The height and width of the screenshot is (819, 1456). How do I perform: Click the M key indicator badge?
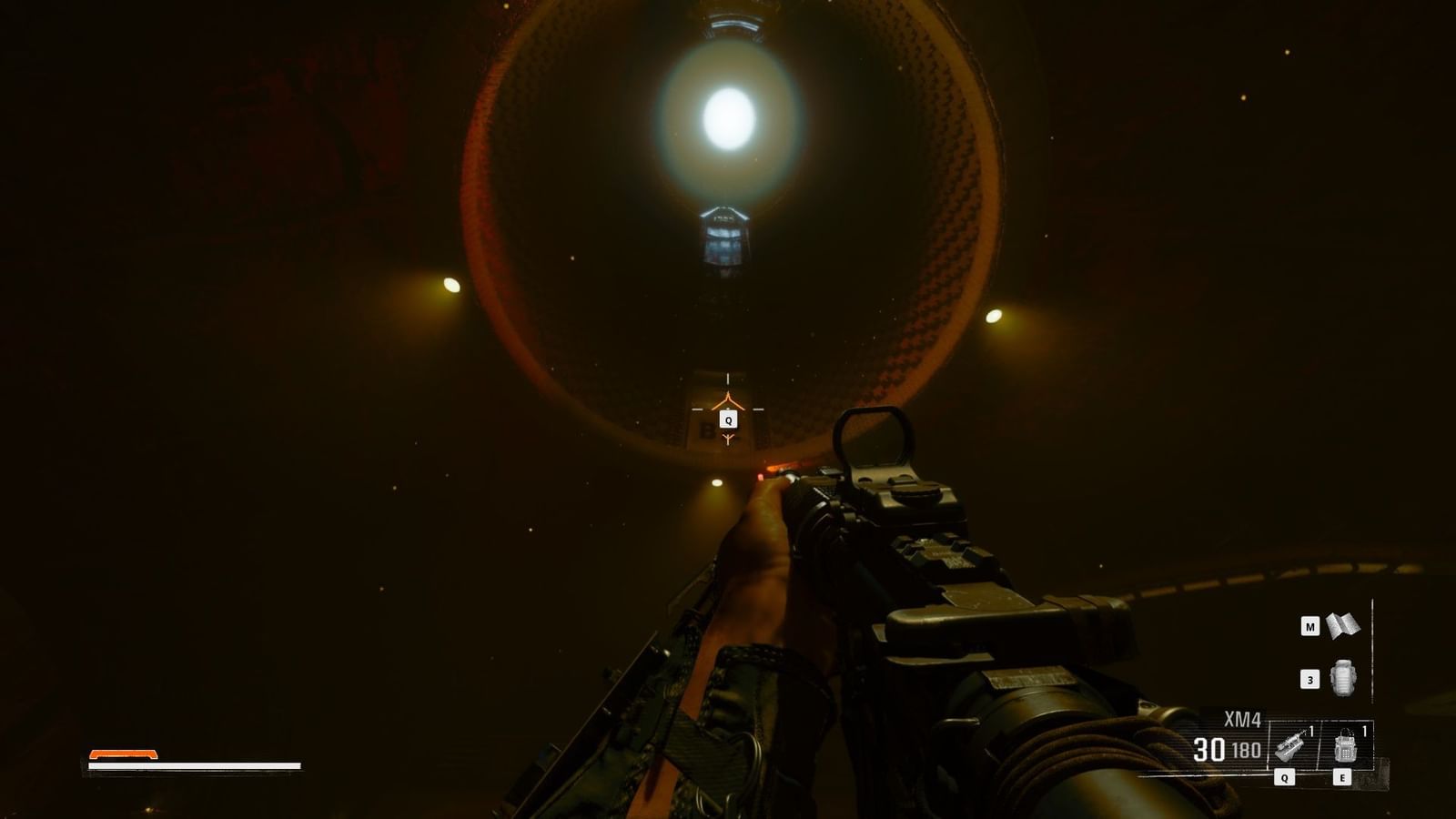tap(1310, 626)
